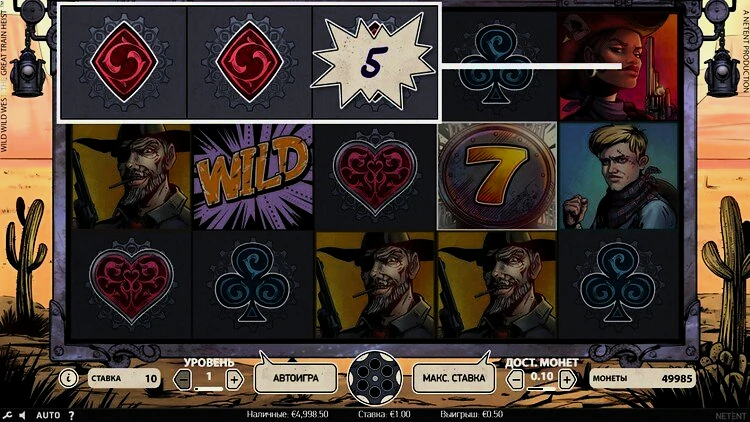
Task: Raise the coin value with the plus button
Action: 567,379
